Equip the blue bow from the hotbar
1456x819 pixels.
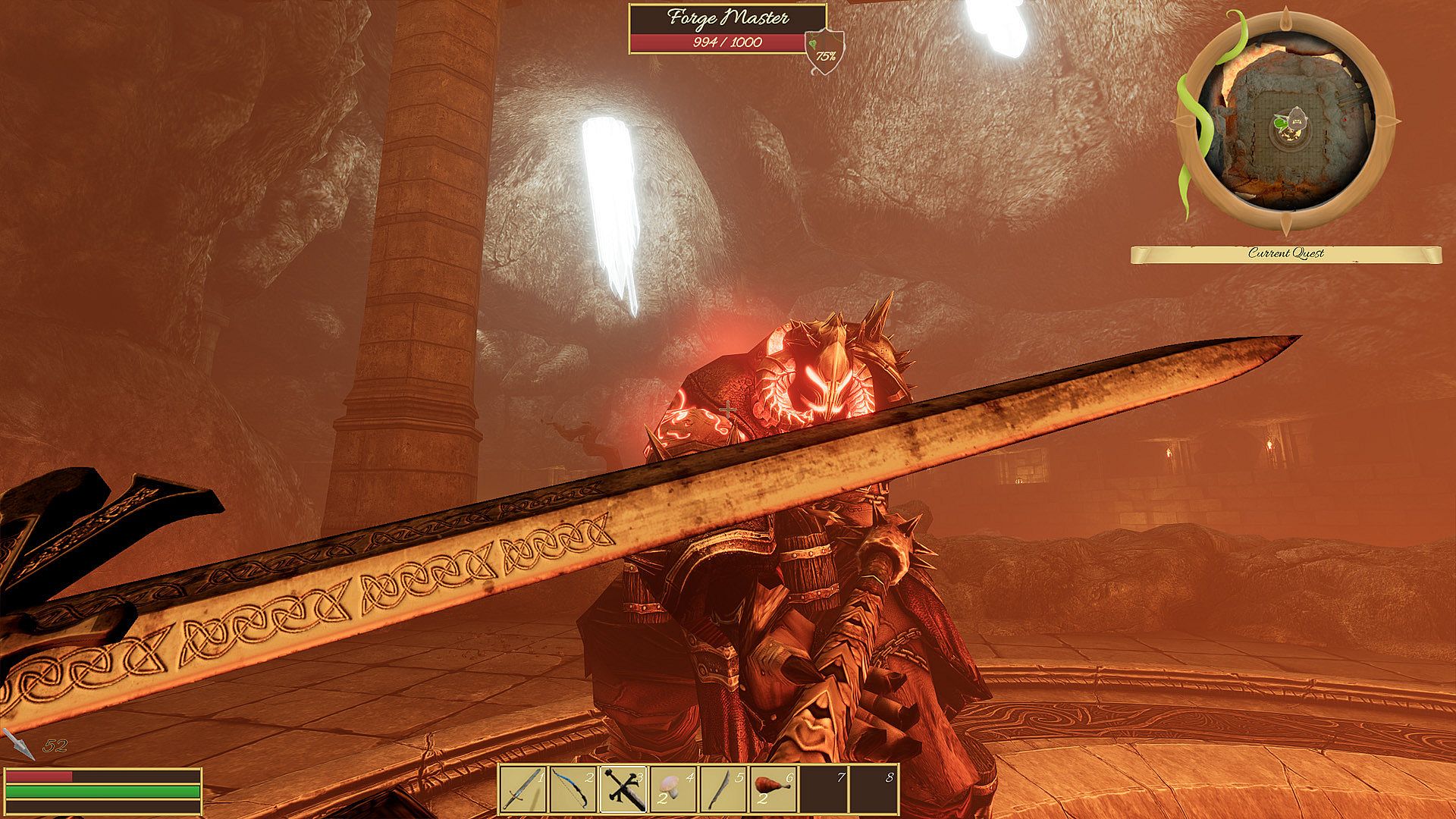(573, 789)
